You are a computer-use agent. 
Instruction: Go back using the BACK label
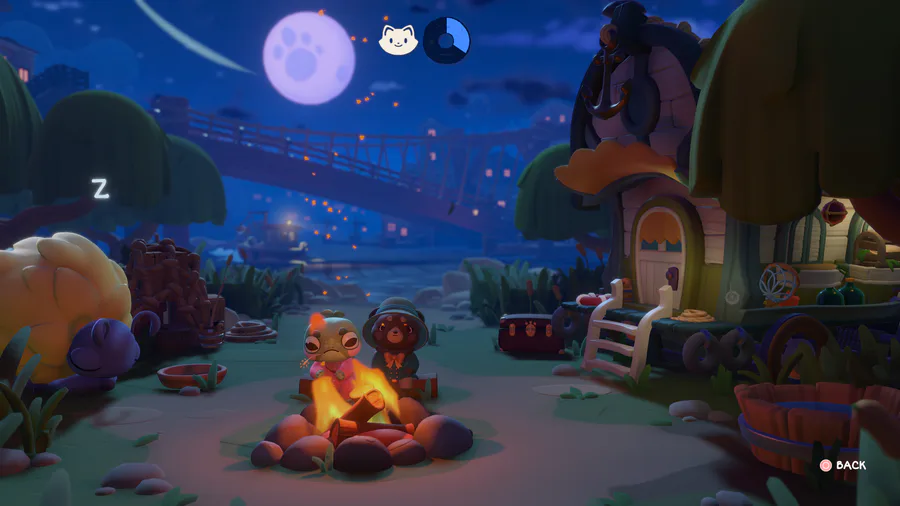pyautogui.click(x=850, y=465)
